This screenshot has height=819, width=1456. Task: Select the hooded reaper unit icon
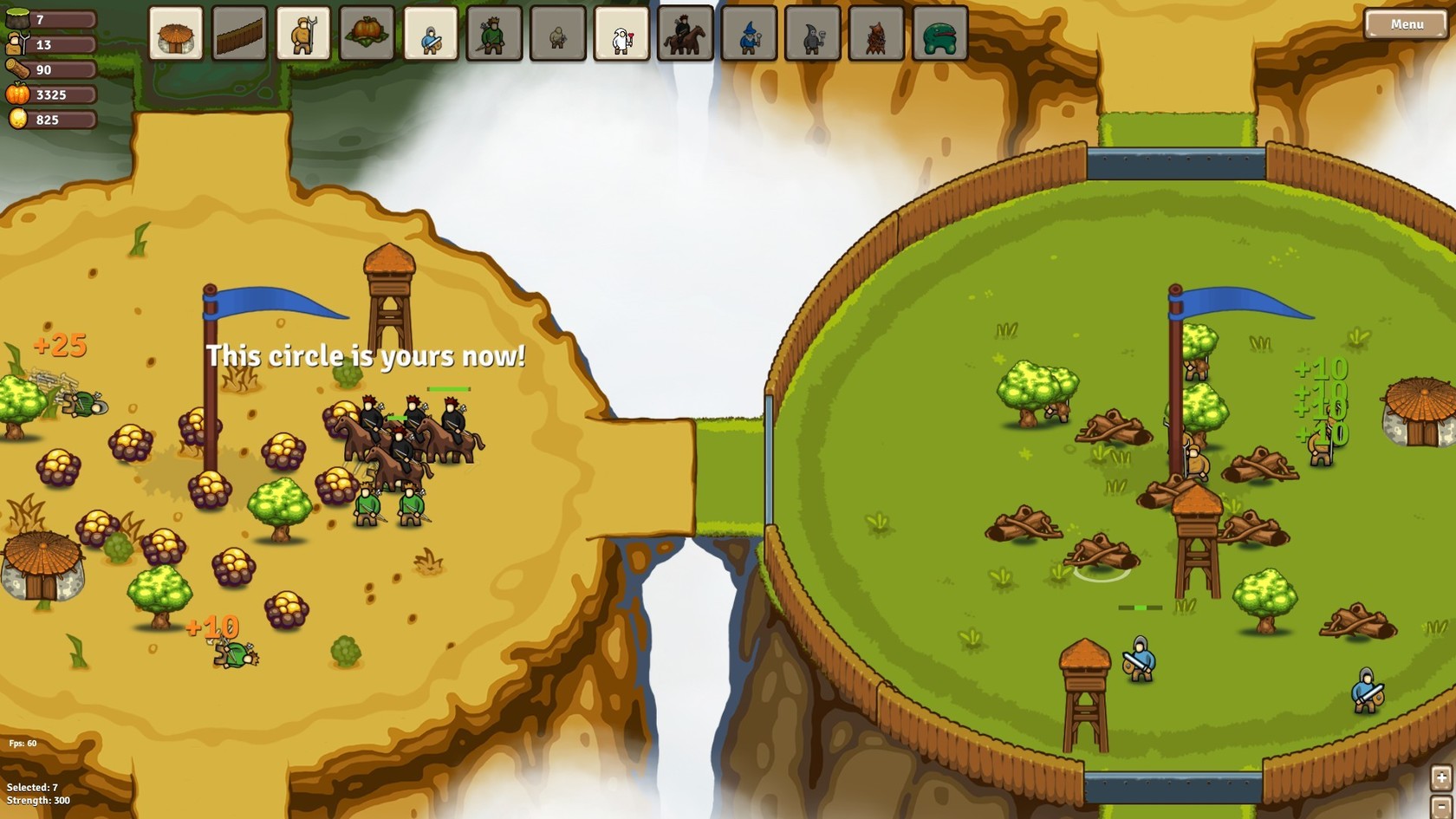pos(812,36)
